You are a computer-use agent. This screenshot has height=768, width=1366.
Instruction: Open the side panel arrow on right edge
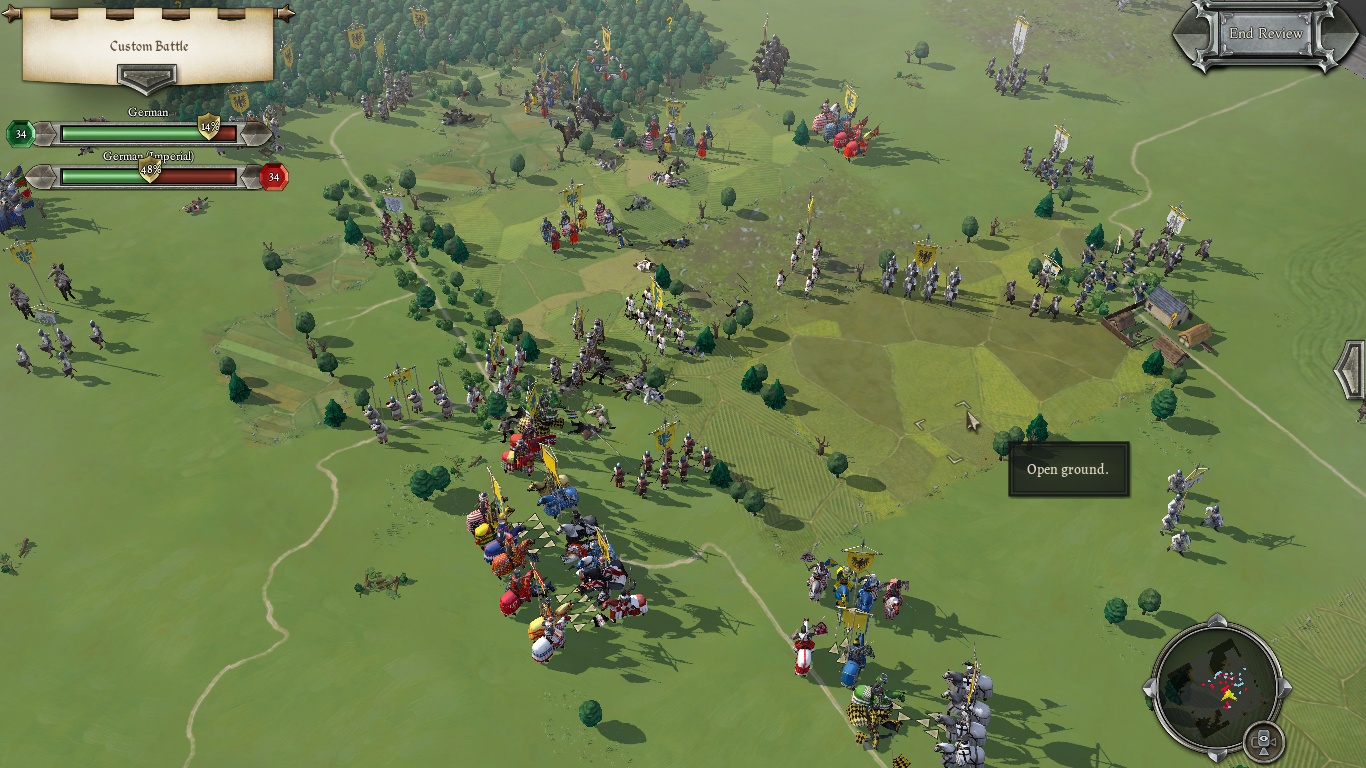pyautogui.click(x=1351, y=370)
